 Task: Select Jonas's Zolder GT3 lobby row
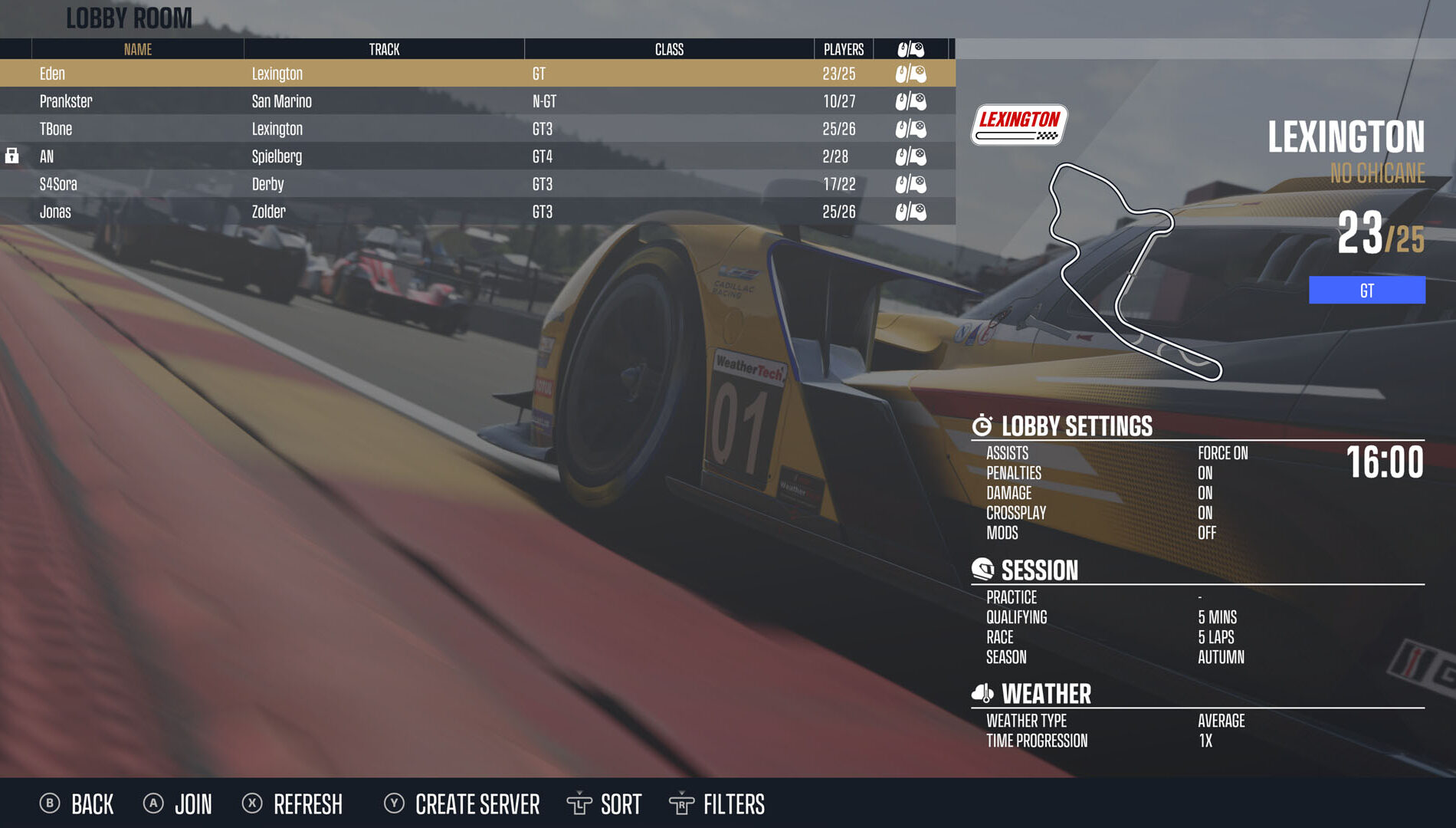click(307, 212)
